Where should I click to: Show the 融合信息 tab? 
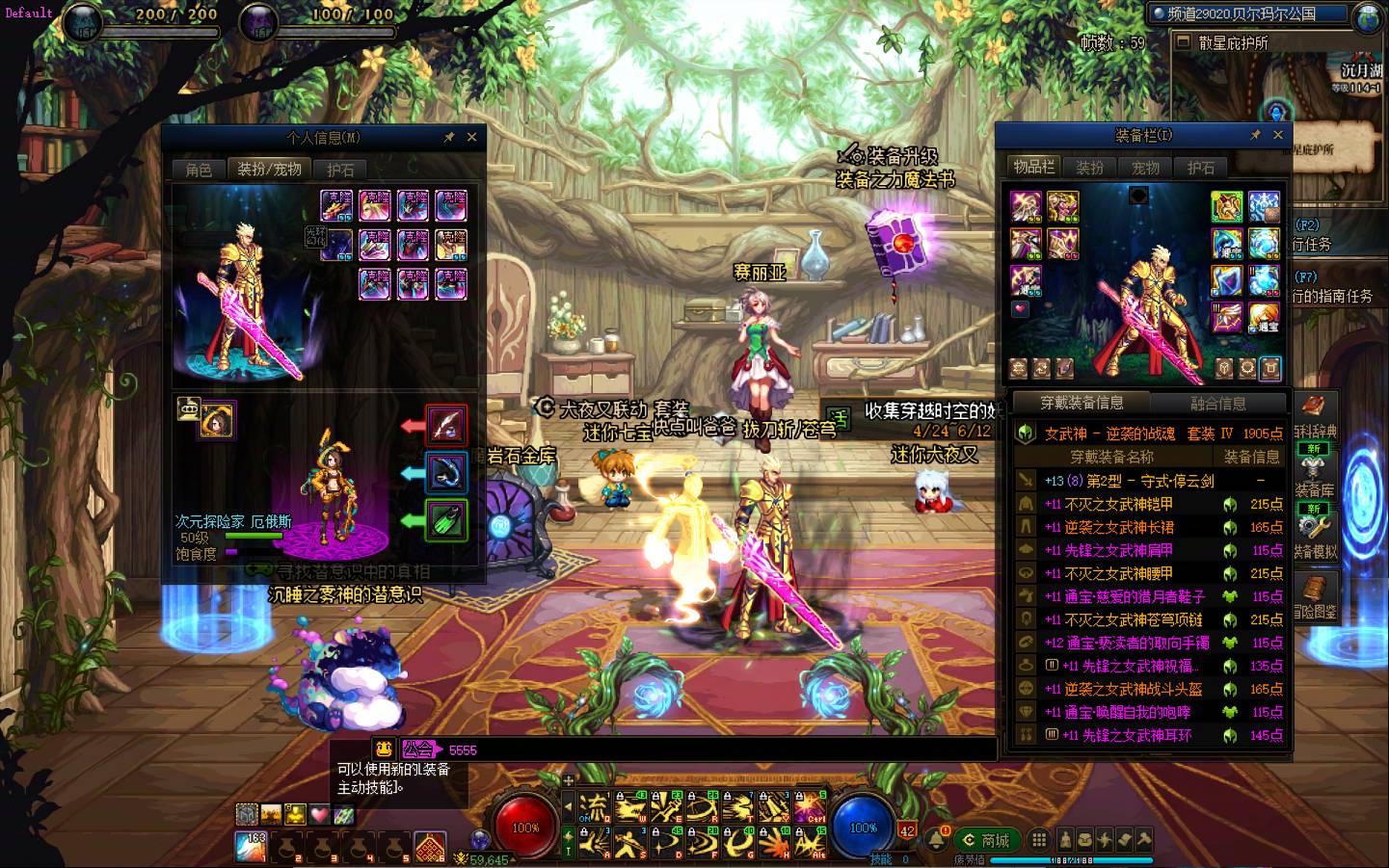[1218, 404]
